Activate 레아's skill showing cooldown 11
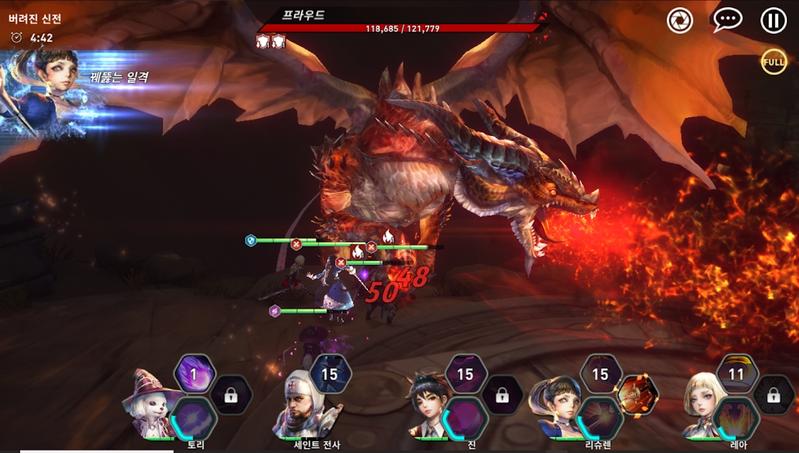Viewport: 799px width, 453px height. click(x=737, y=374)
